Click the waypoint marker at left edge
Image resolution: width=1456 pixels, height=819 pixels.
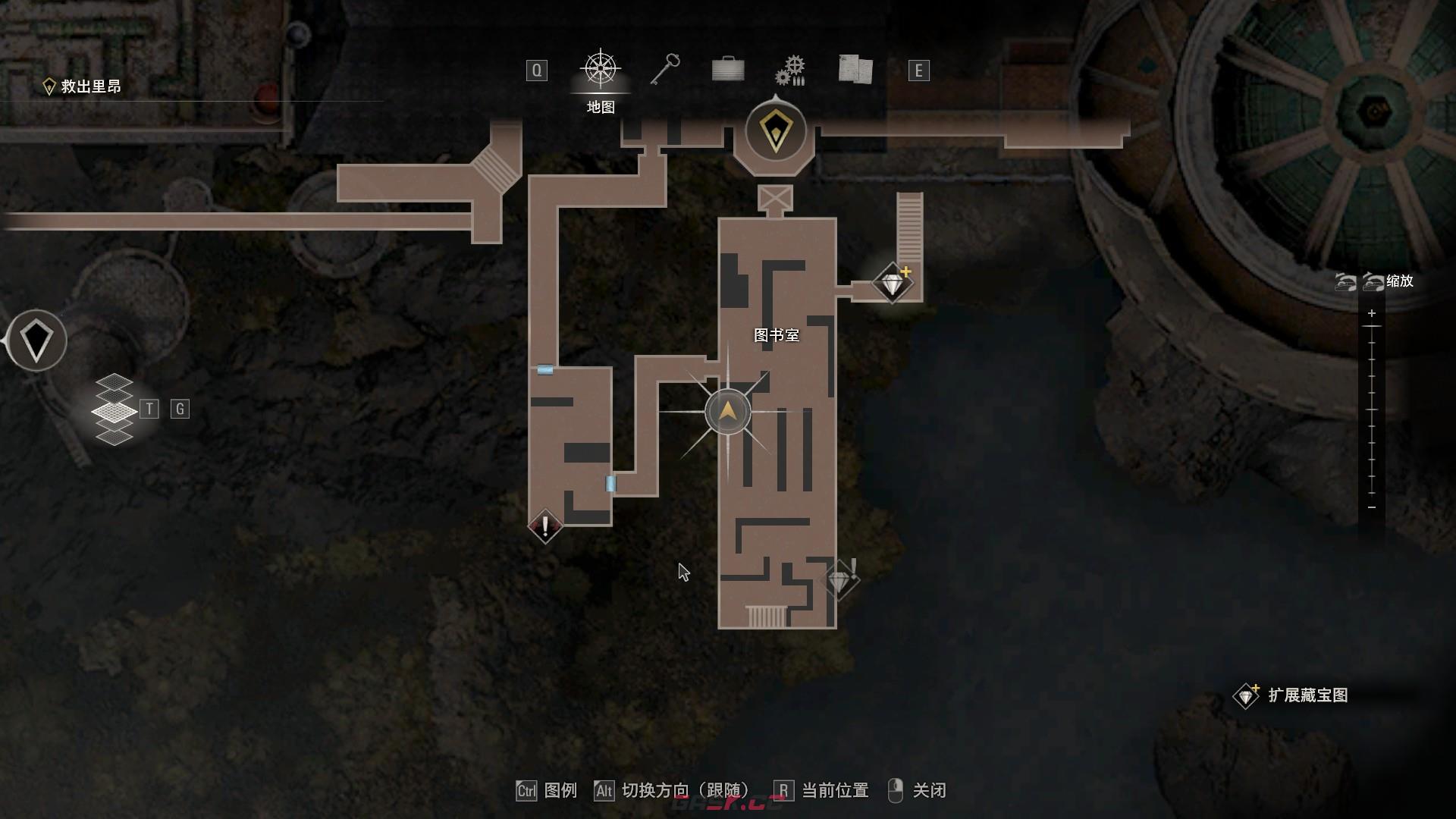[36, 340]
